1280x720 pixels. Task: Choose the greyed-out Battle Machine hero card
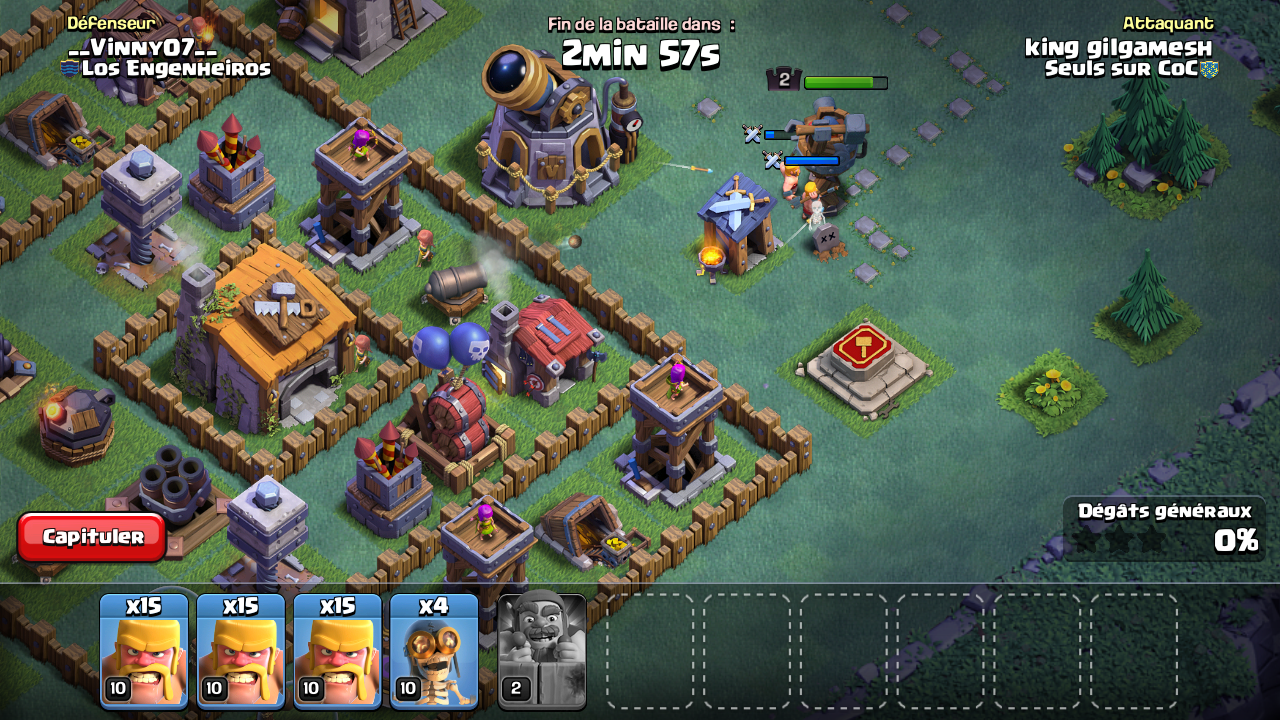click(542, 651)
